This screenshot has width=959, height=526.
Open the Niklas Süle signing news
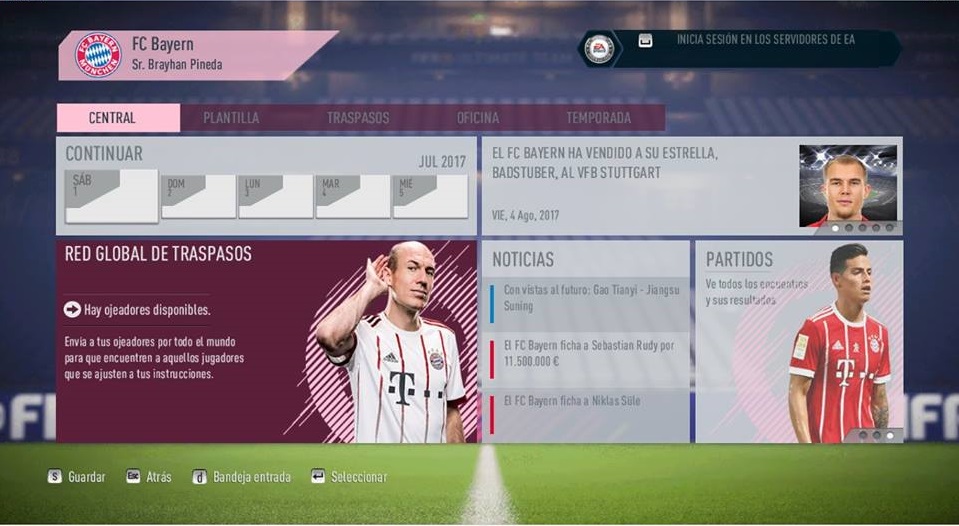tap(590, 402)
